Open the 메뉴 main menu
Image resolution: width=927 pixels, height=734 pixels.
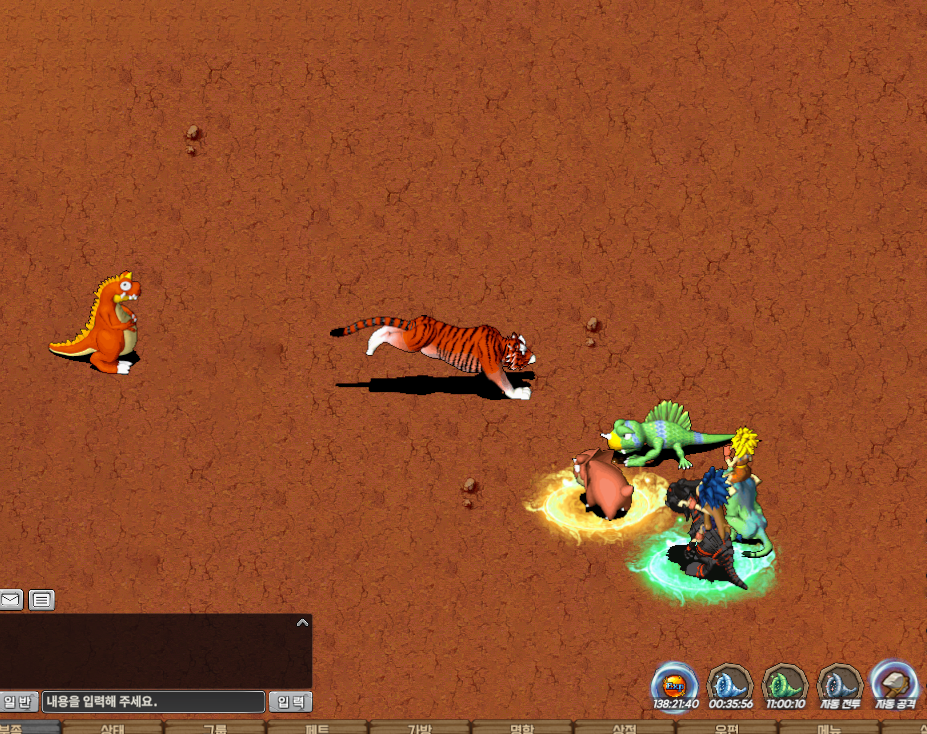[x=829, y=728]
